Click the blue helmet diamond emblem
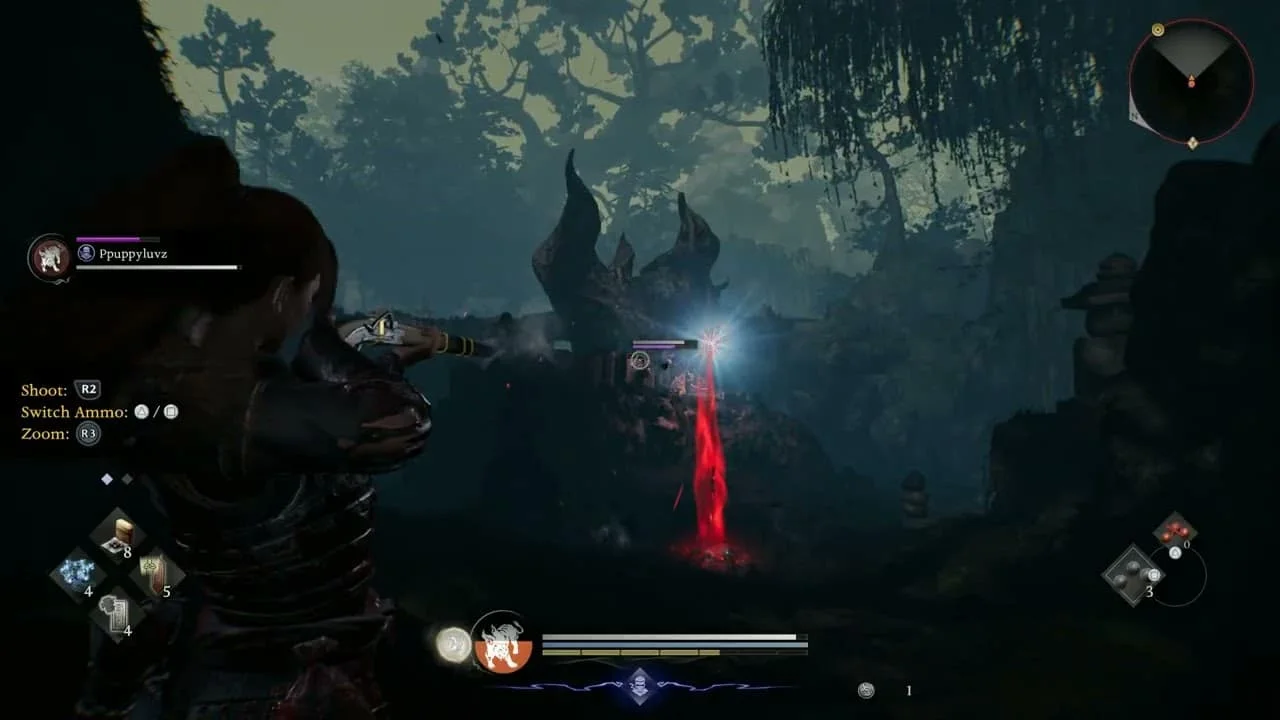This screenshot has width=1280, height=720. tap(640, 686)
